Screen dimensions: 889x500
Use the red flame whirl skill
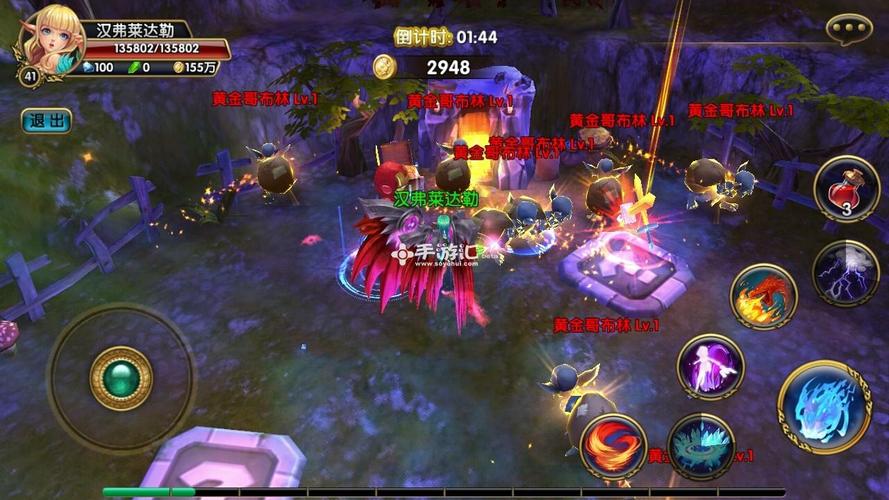(612, 446)
